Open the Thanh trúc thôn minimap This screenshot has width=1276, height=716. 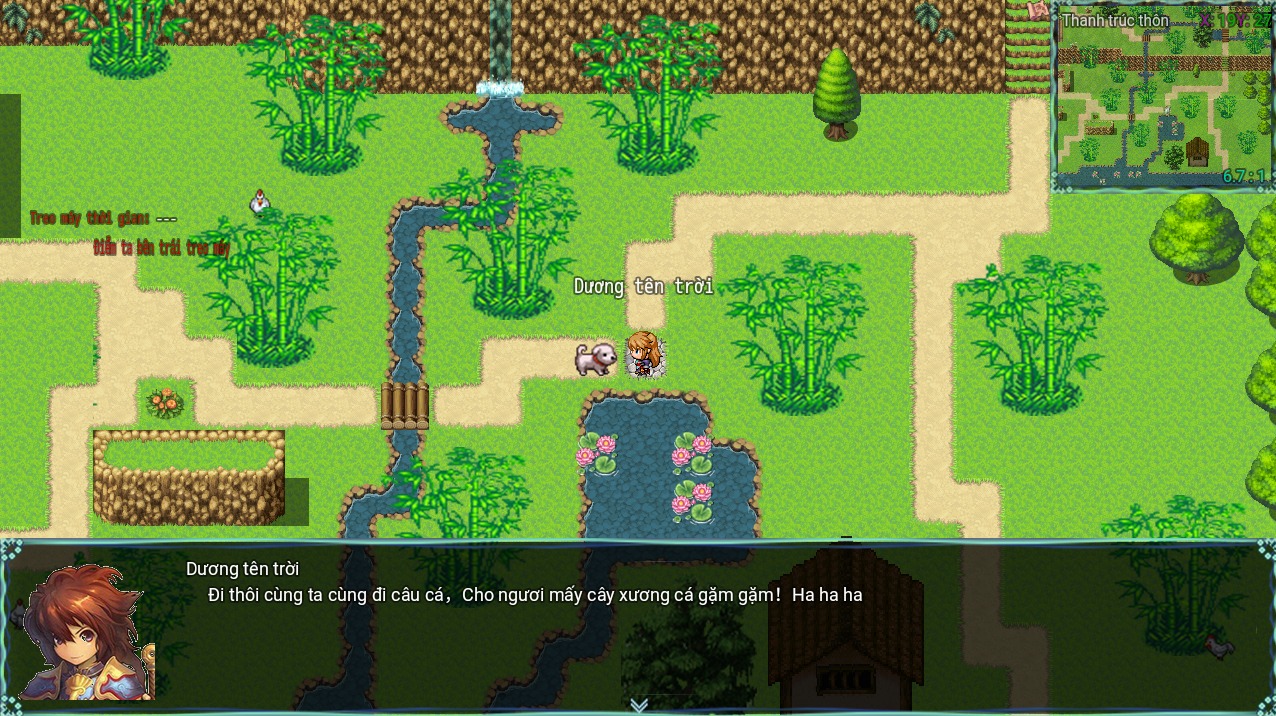1161,100
